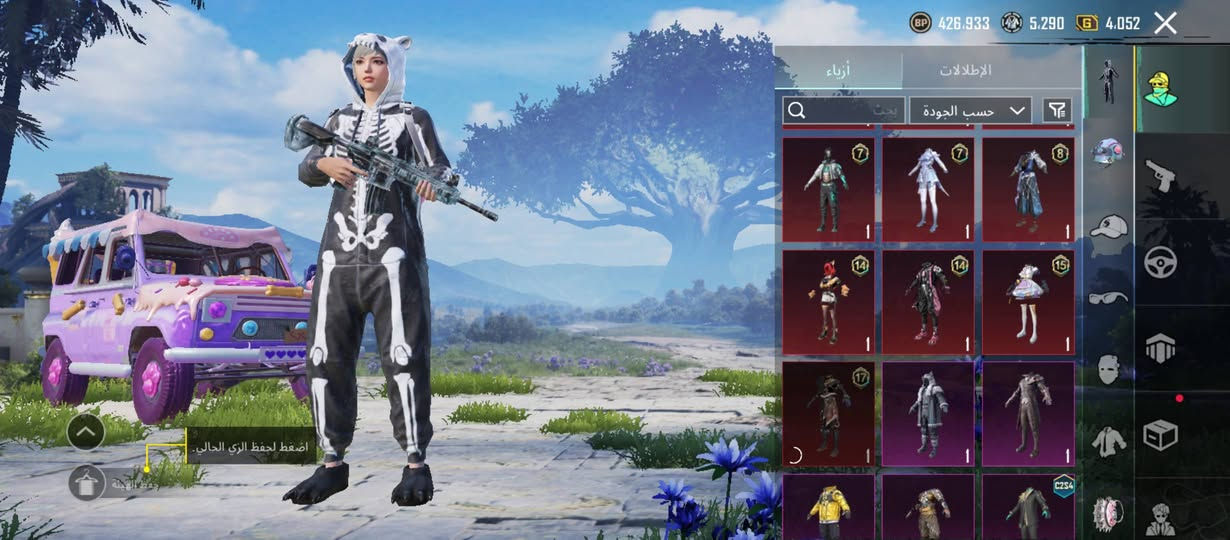Save current outfit with hanger button
This screenshot has height=540, width=1230.
pos(87,483)
